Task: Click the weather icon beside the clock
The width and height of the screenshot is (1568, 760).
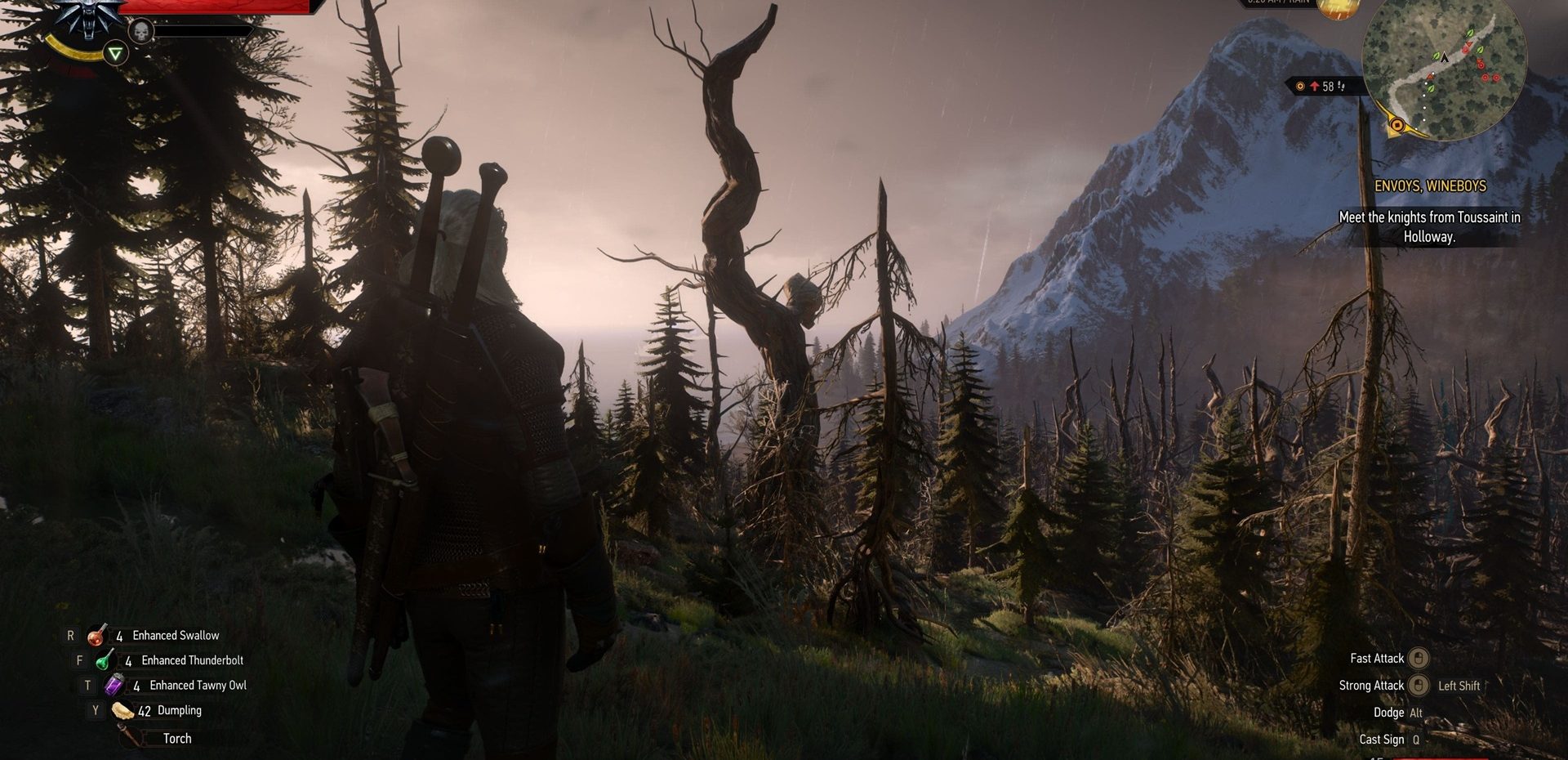Action: [x=1338, y=7]
